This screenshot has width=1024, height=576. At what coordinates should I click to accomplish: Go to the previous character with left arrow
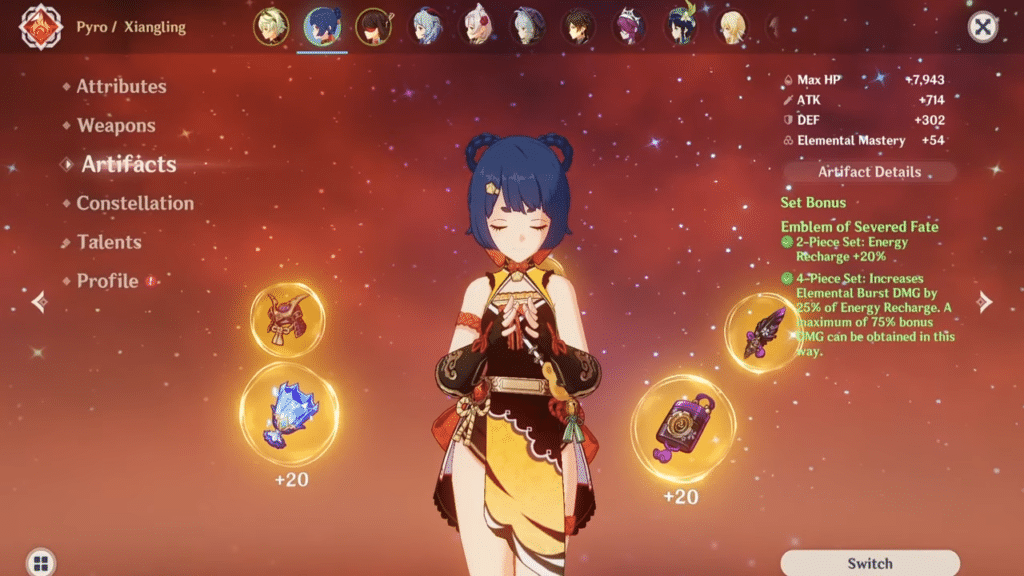pos(39,301)
